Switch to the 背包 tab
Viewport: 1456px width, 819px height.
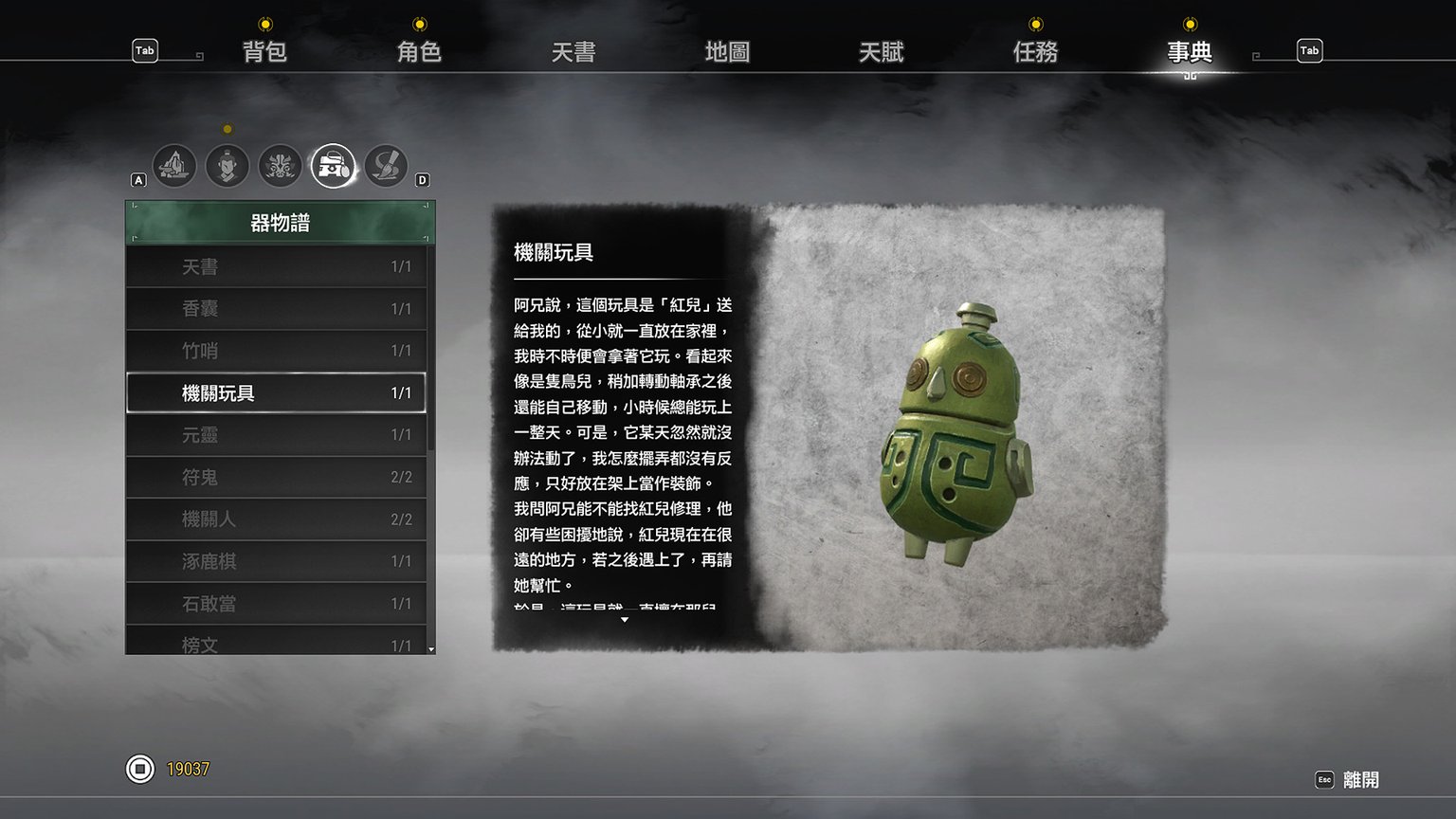264,52
